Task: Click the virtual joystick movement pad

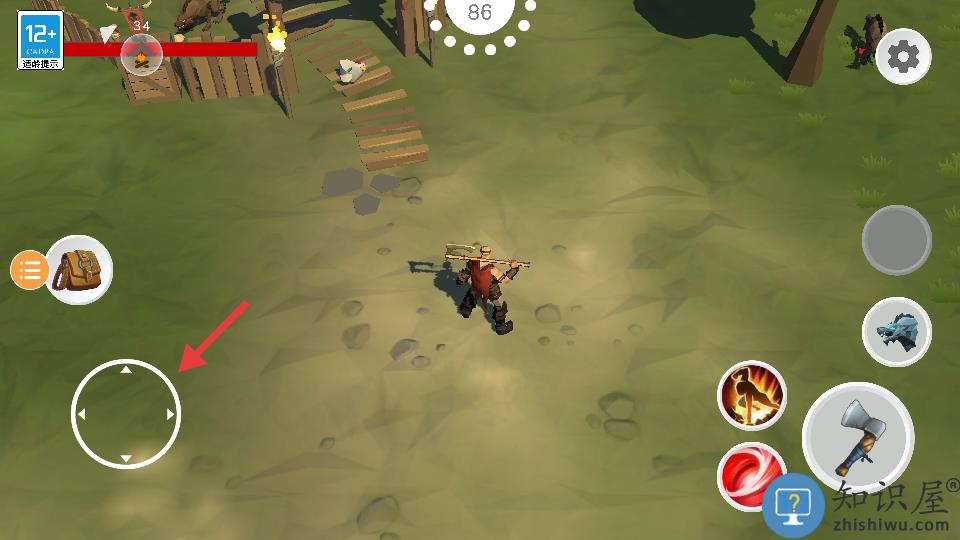Action: tap(126, 414)
